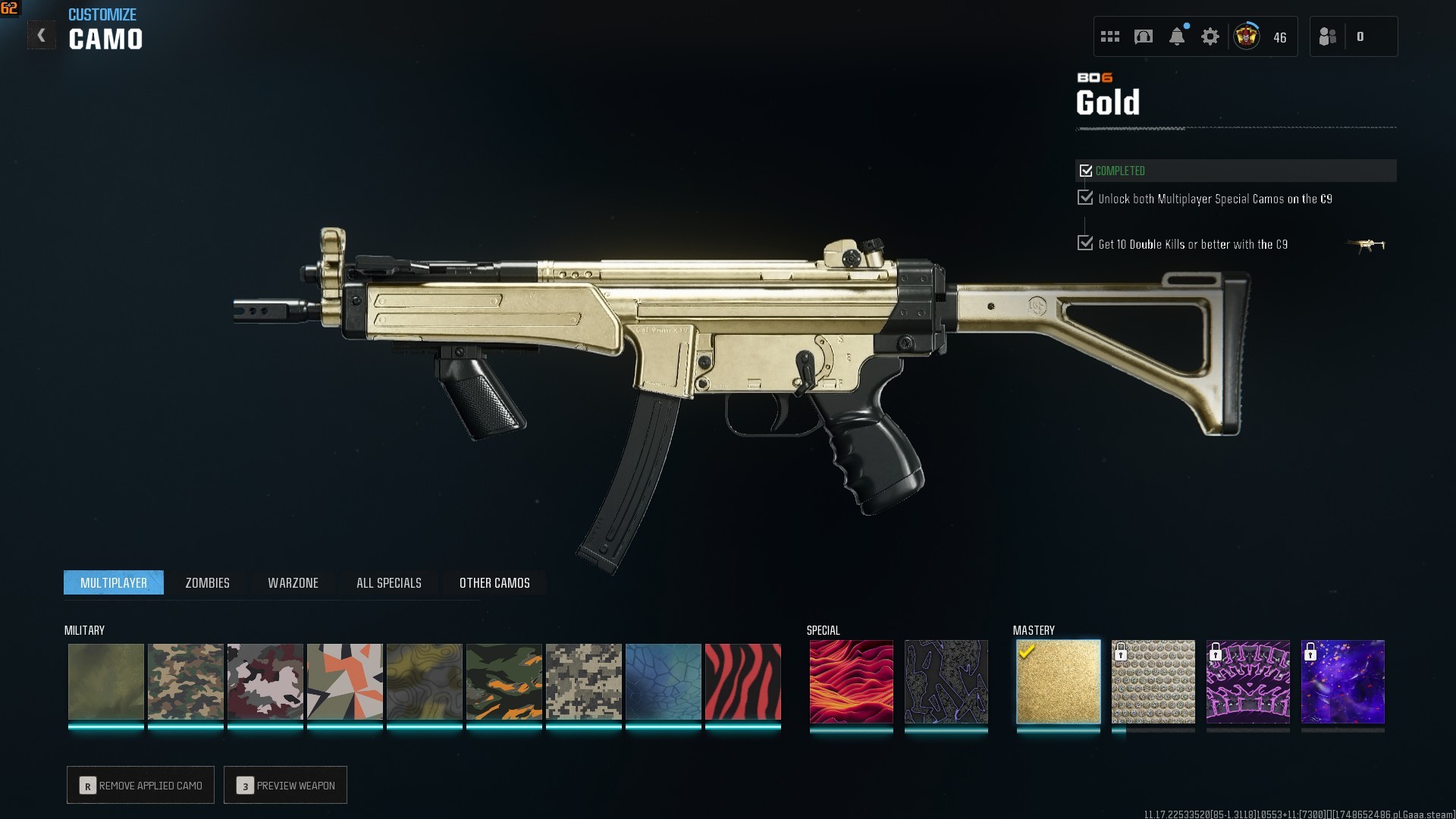
Task: Pick the orange geometric splinter camo
Action: pos(344,682)
